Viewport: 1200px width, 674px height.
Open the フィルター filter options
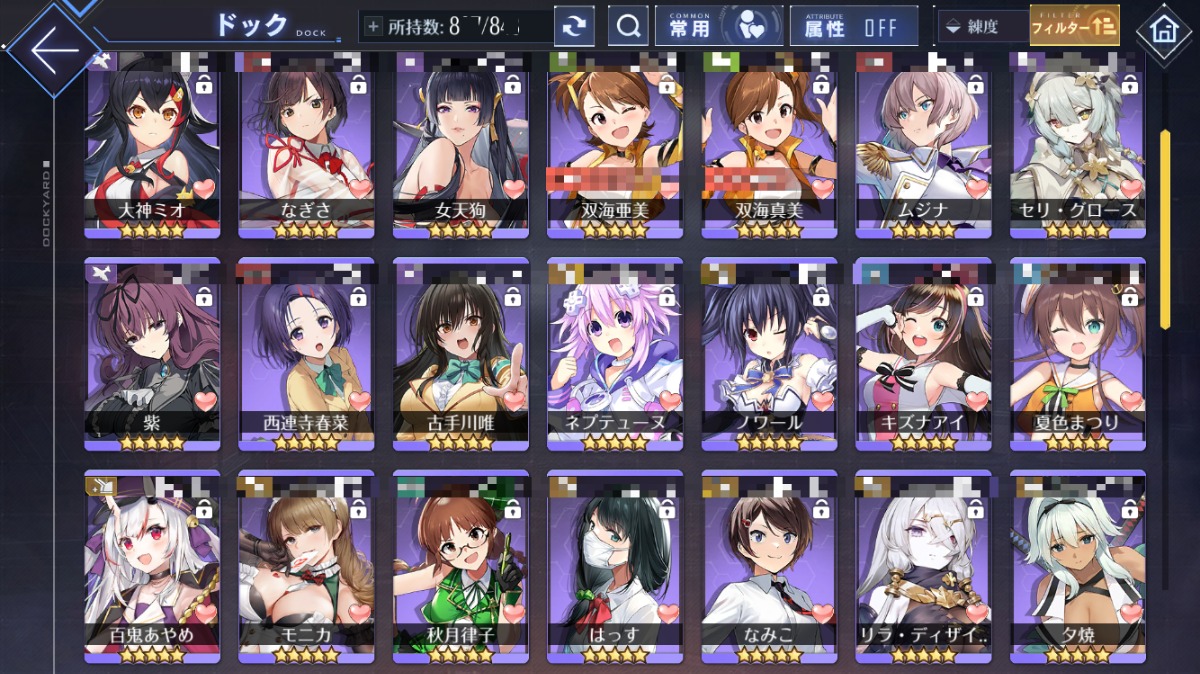click(1074, 26)
